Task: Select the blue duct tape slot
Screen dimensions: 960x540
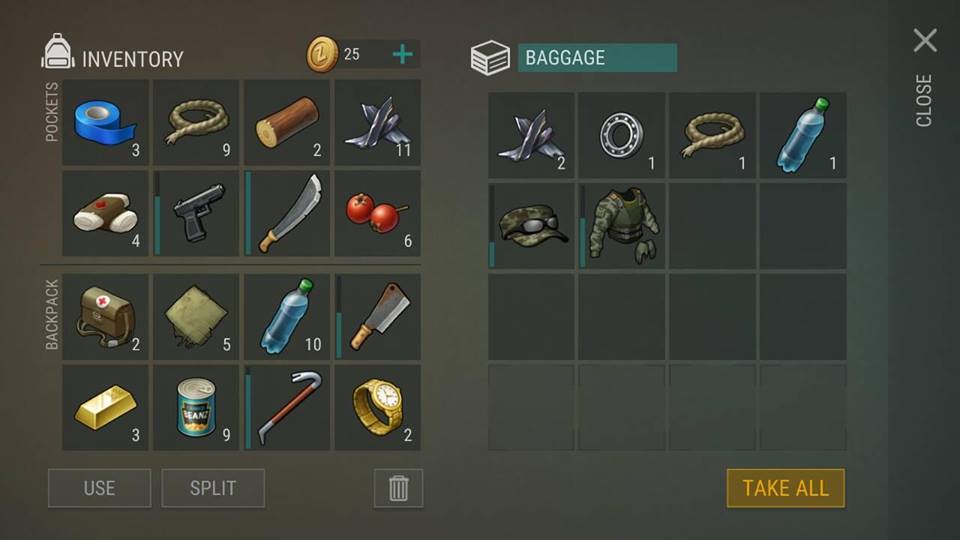Action: [105, 123]
